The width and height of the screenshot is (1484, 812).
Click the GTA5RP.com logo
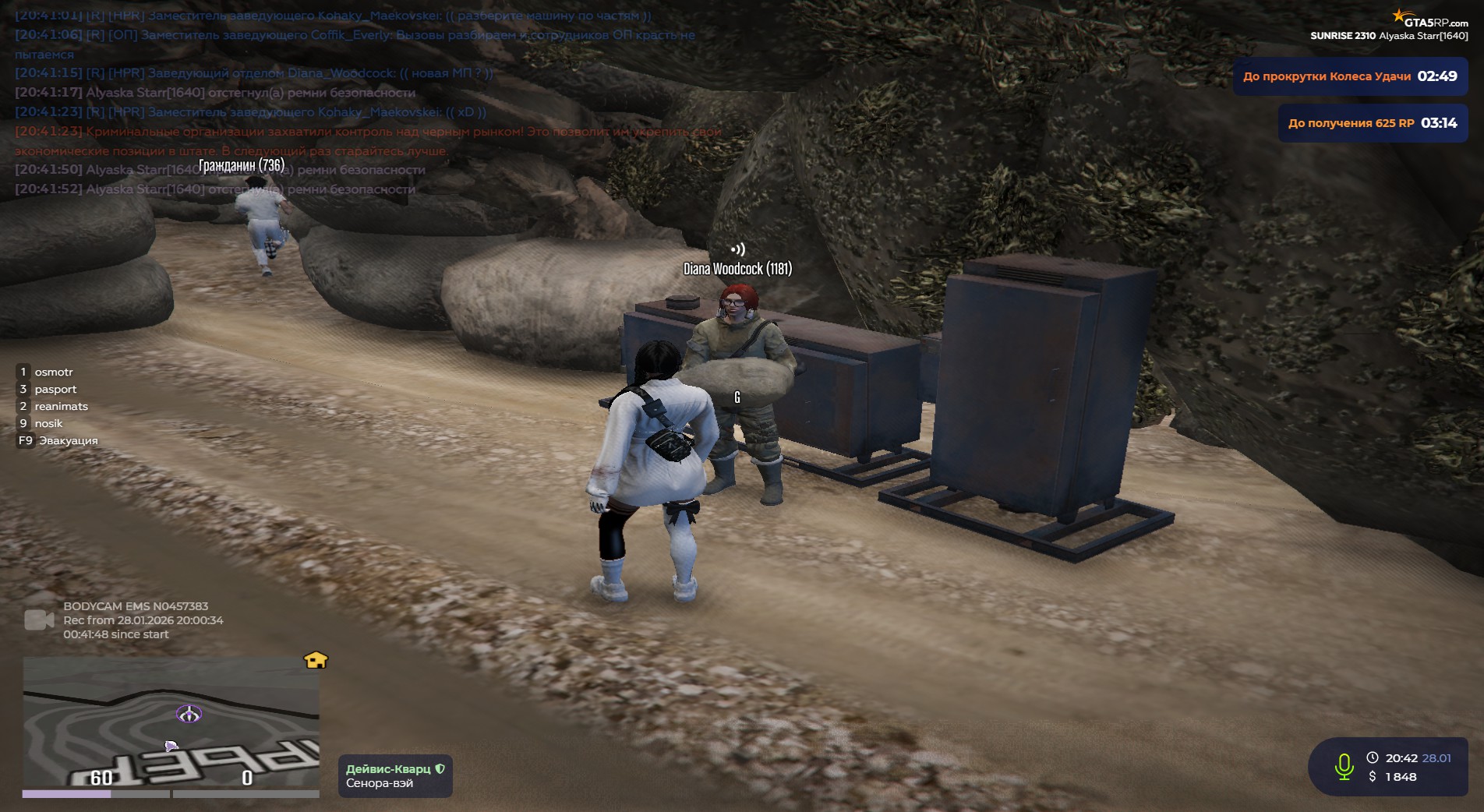point(1429,20)
